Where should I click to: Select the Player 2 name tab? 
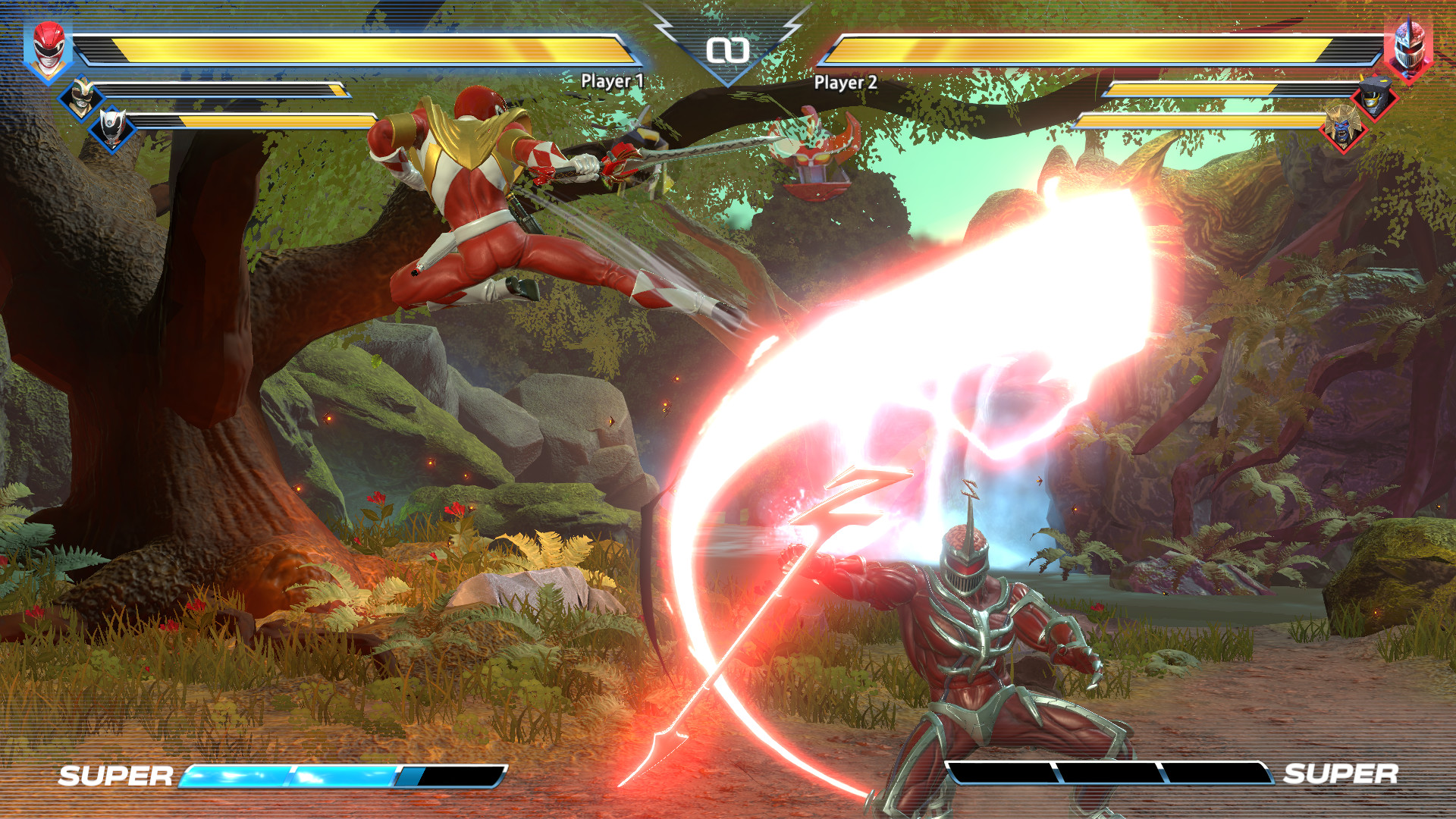pyautogui.click(x=847, y=78)
